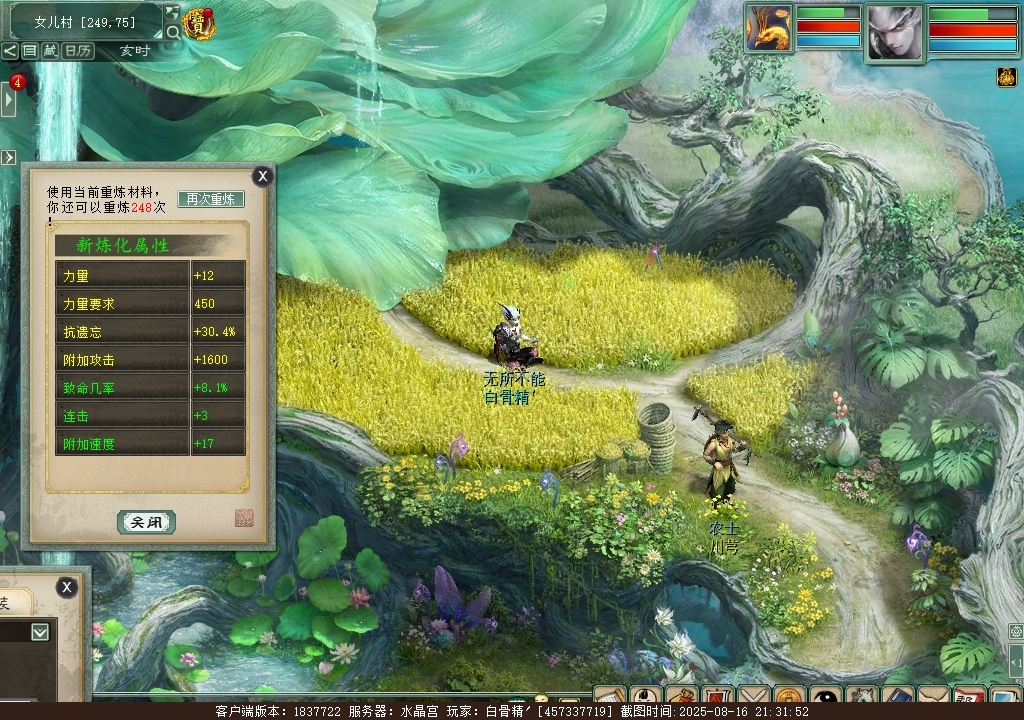Dismiss refining window via top X
Screen dimensions: 1024x720
coord(262,177)
